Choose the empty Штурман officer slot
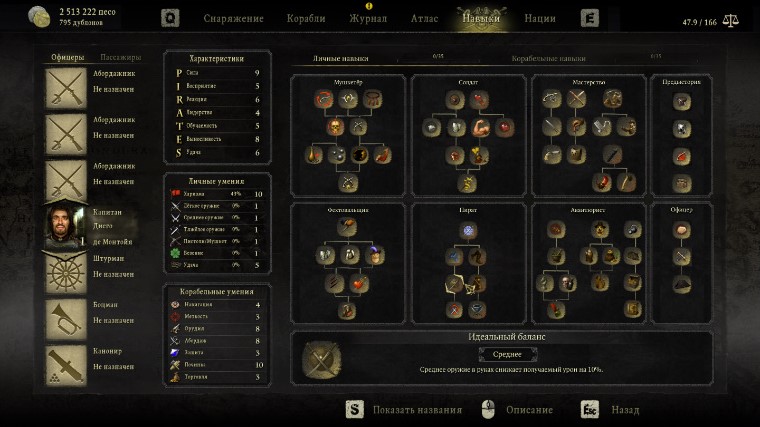The image size is (760, 427). coord(67,271)
